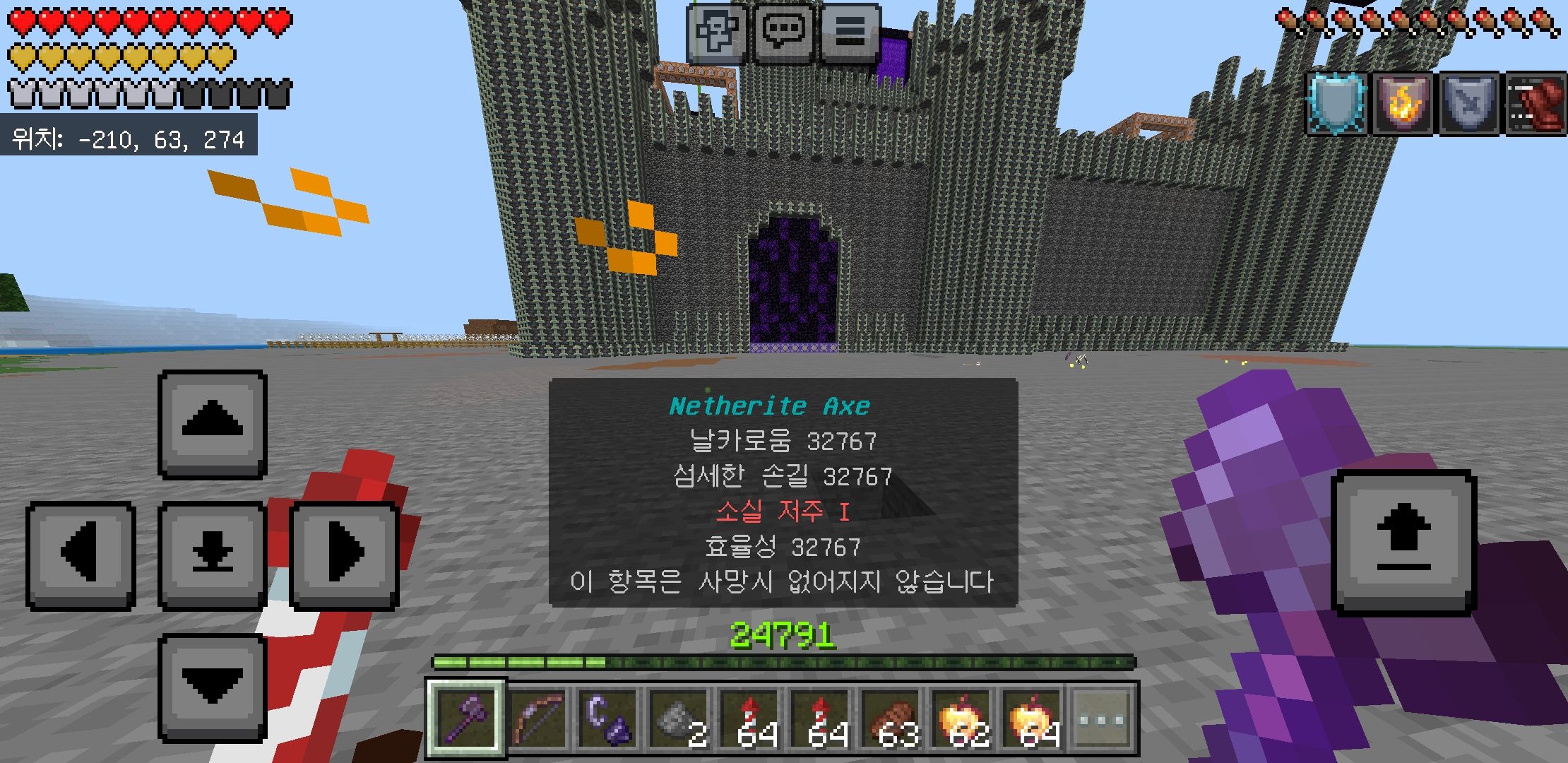Select the bow in the hotbar
This screenshot has width=1568, height=763.
pos(537,719)
